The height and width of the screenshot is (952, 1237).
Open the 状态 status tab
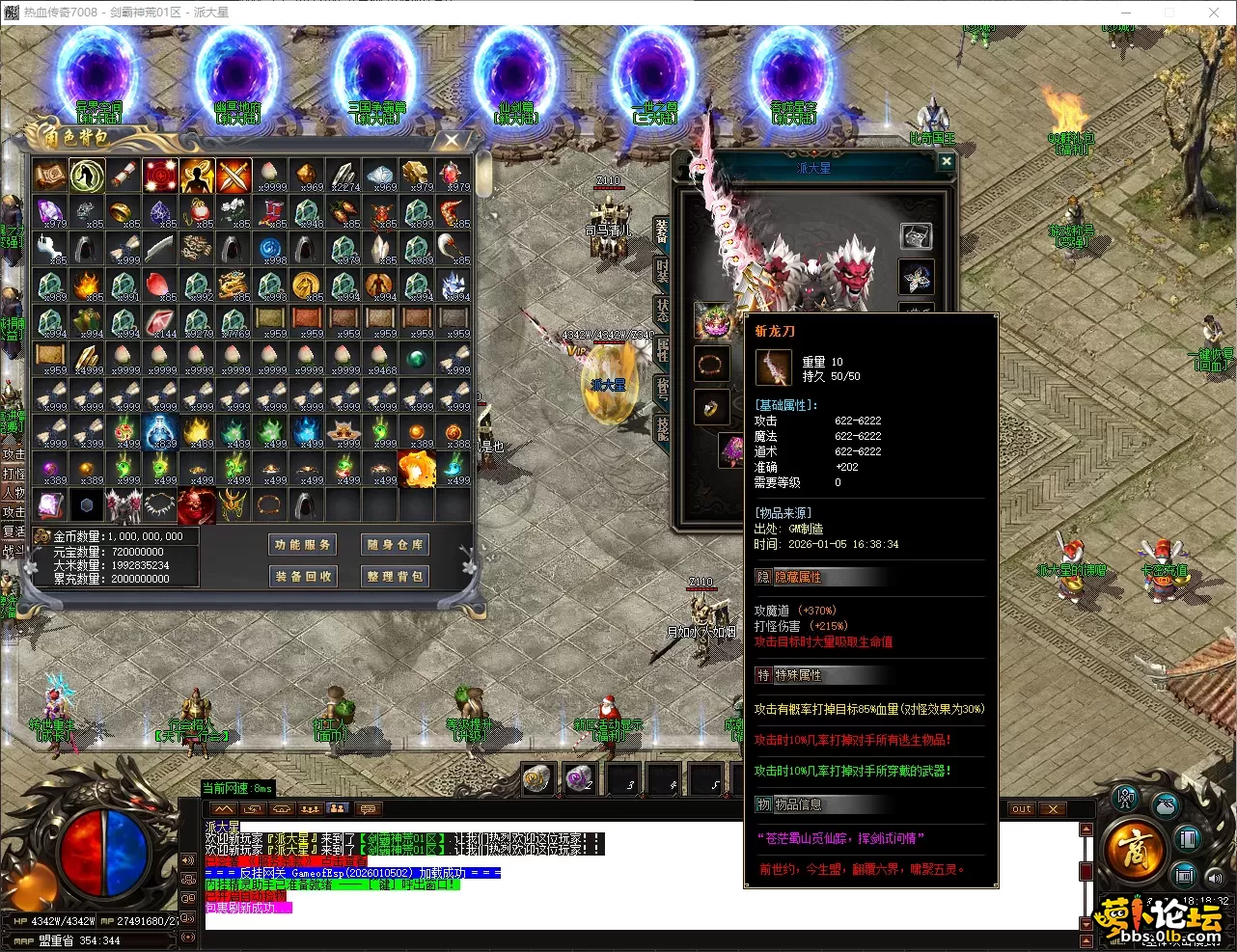[662, 310]
